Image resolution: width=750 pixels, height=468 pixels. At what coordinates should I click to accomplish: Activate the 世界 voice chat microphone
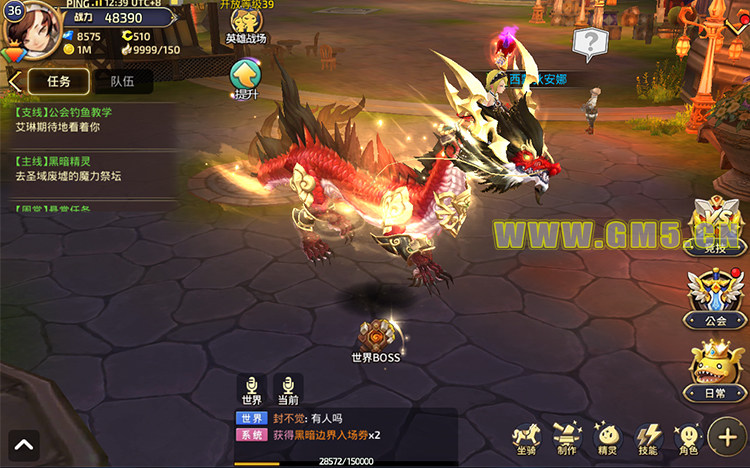point(250,389)
